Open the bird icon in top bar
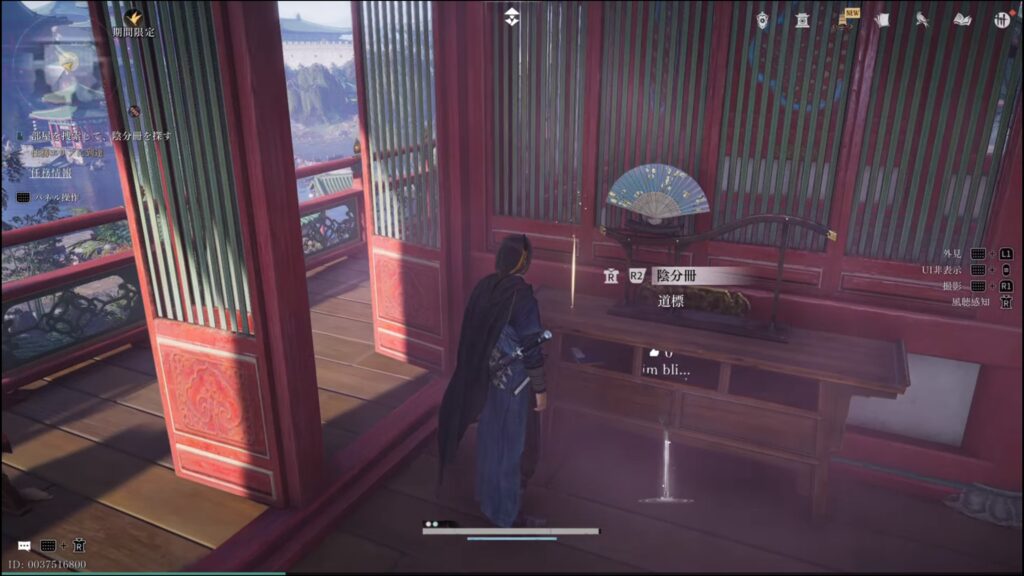This screenshot has height=576, width=1024. tap(921, 20)
